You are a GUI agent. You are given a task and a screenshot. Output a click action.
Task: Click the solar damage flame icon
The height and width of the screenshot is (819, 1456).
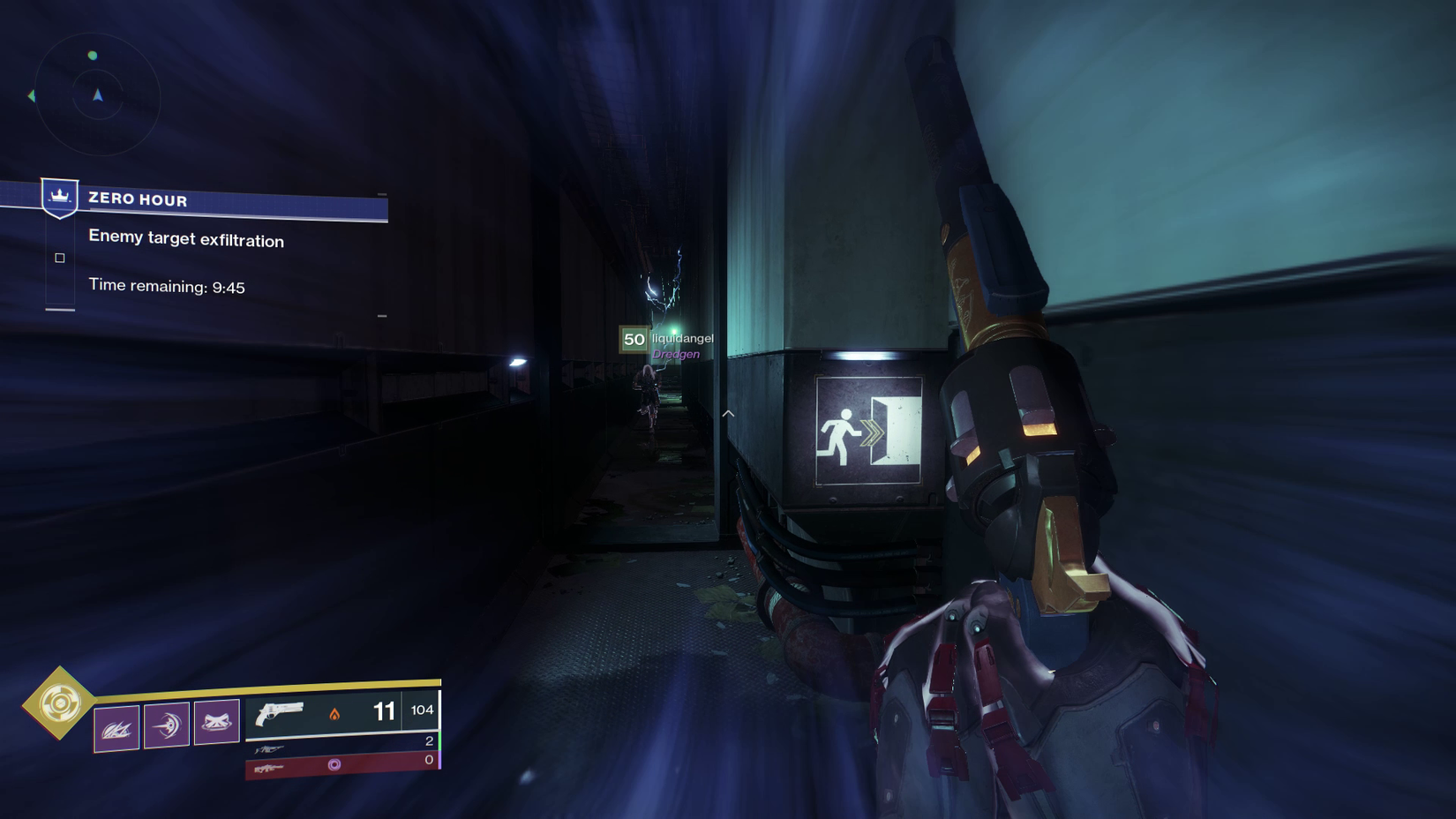335,714
